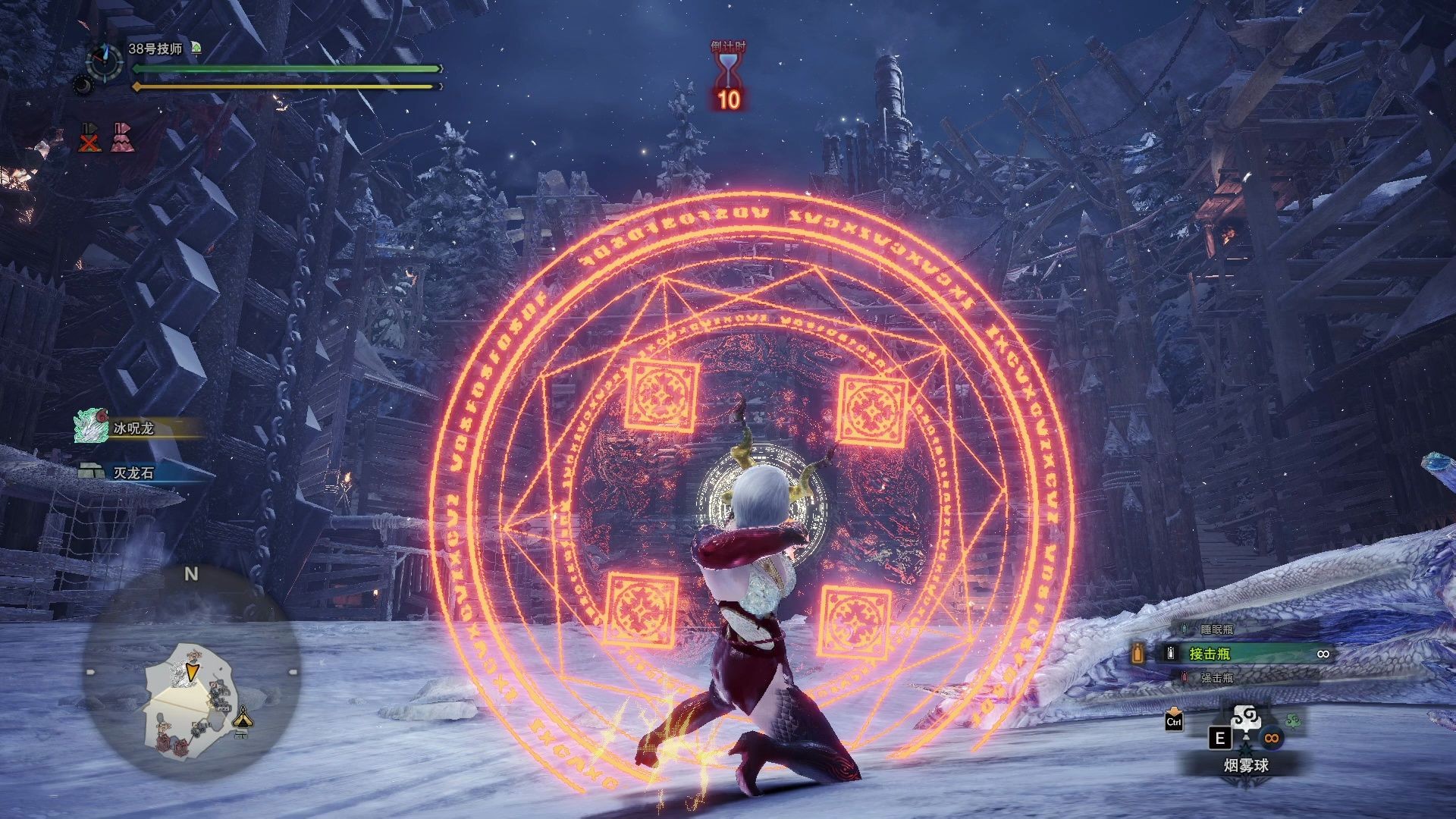This screenshot has height=819, width=1456.
Task: Switch to the 睡眠瓶 coating
Action: coord(1216,629)
